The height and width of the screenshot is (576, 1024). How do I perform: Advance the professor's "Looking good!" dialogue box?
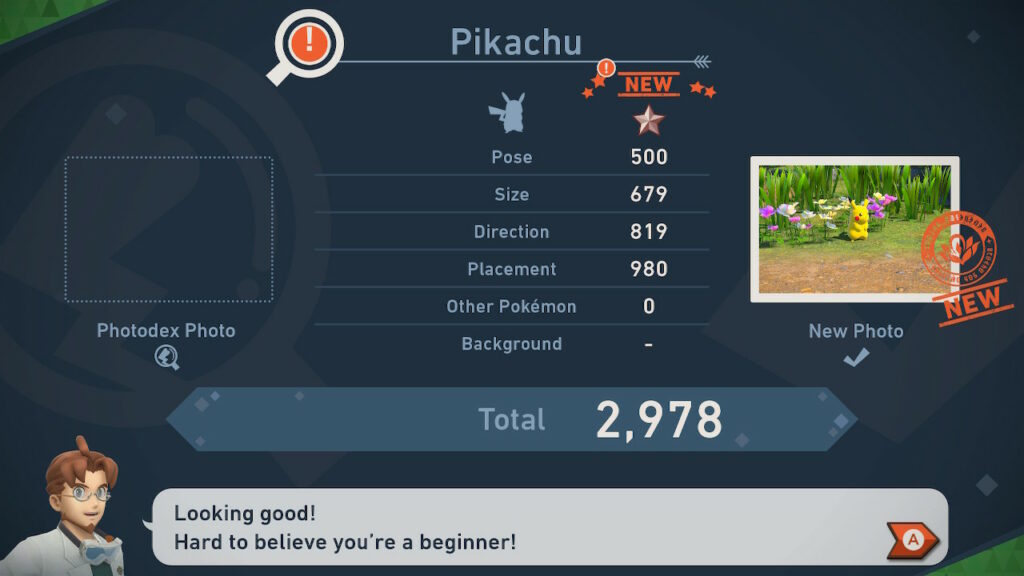pos(912,540)
